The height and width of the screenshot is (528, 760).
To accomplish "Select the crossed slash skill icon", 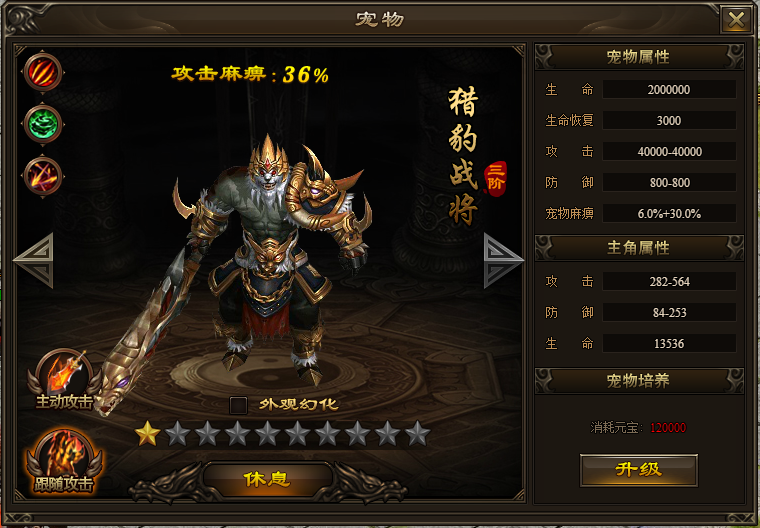I will [x=43, y=175].
